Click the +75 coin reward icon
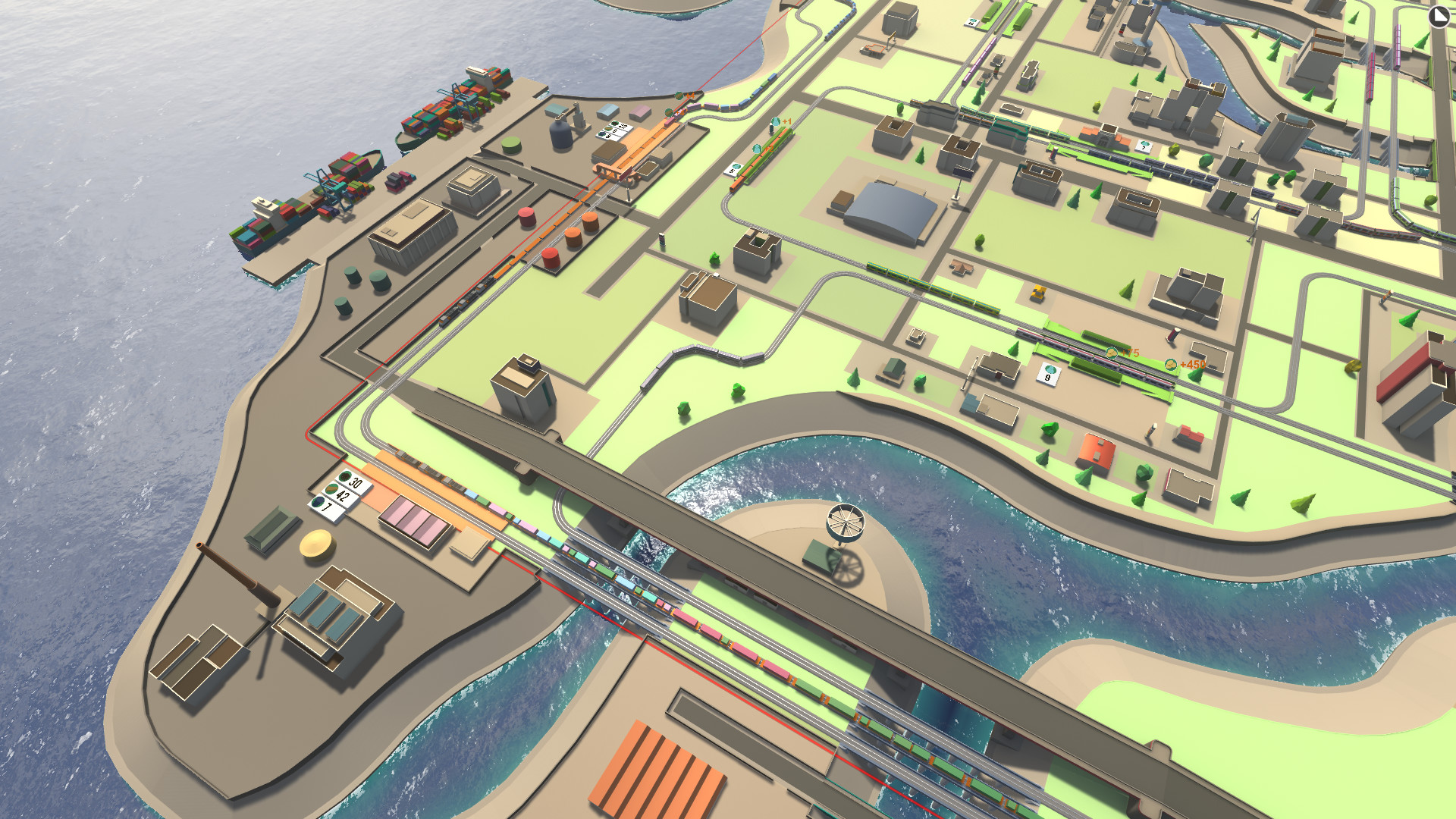Screen dimensions: 1456x819 click(x=1112, y=353)
